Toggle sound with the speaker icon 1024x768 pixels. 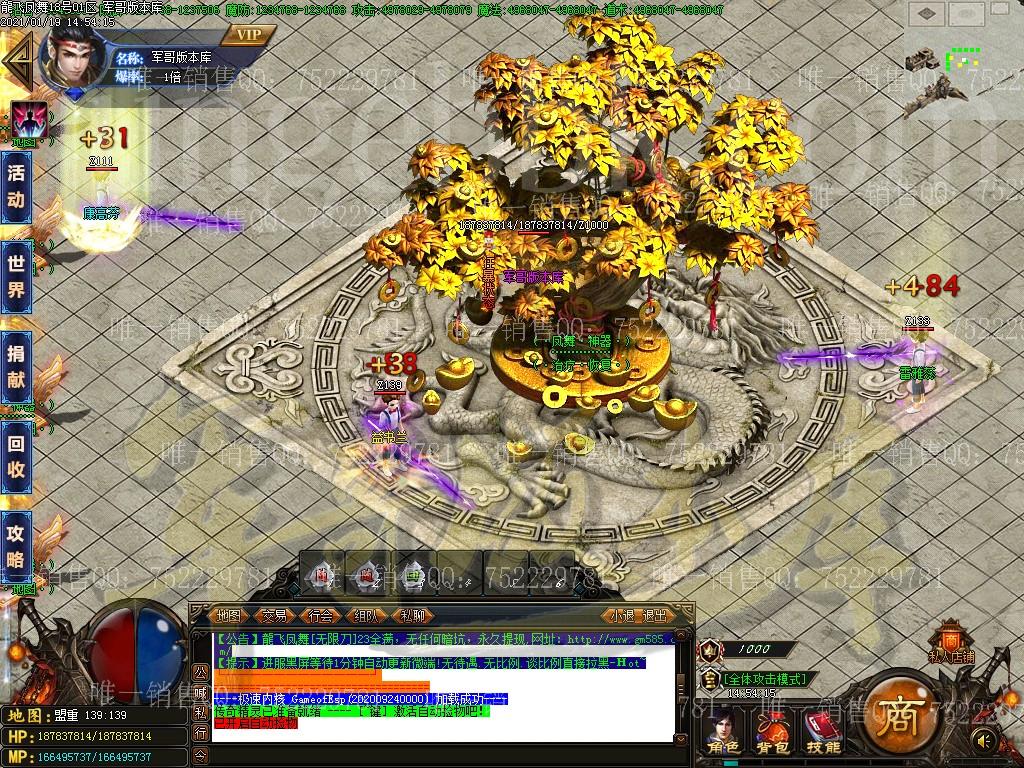click(984, 740)
